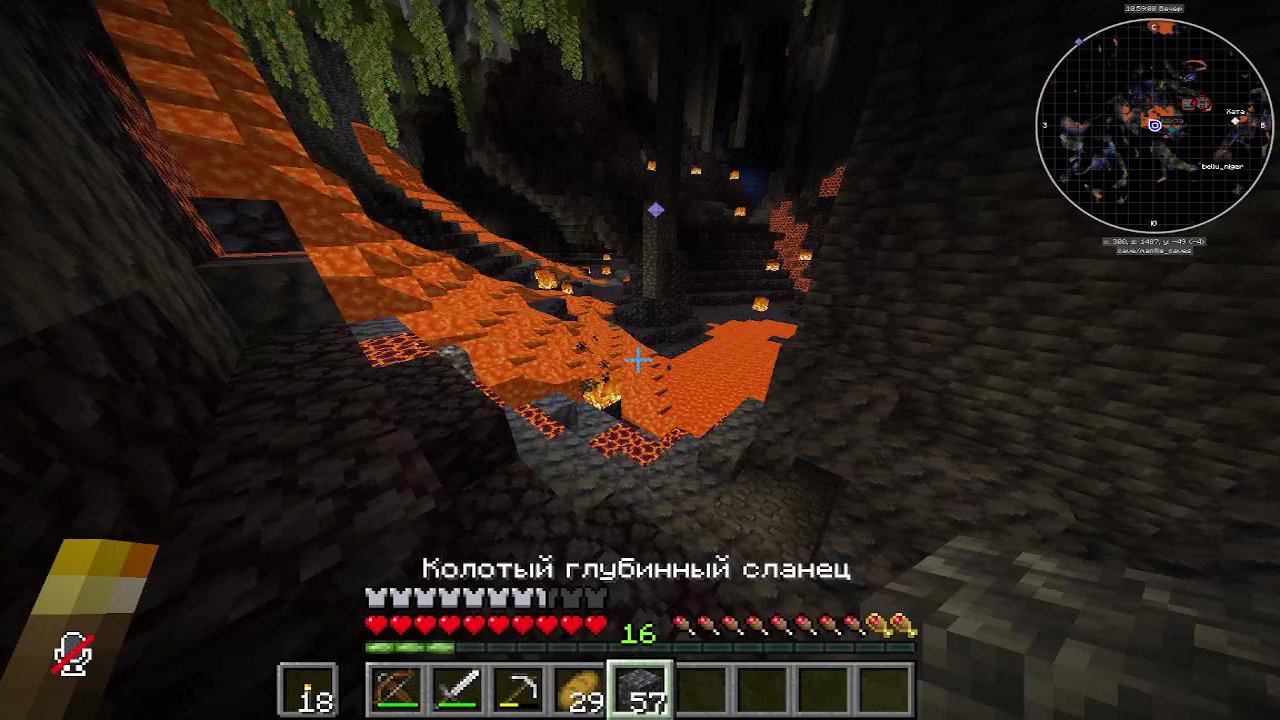Toggle the purple waypoint marker on the minimap
Viewport: 1280px width, 720px height.
point(1078,42)
